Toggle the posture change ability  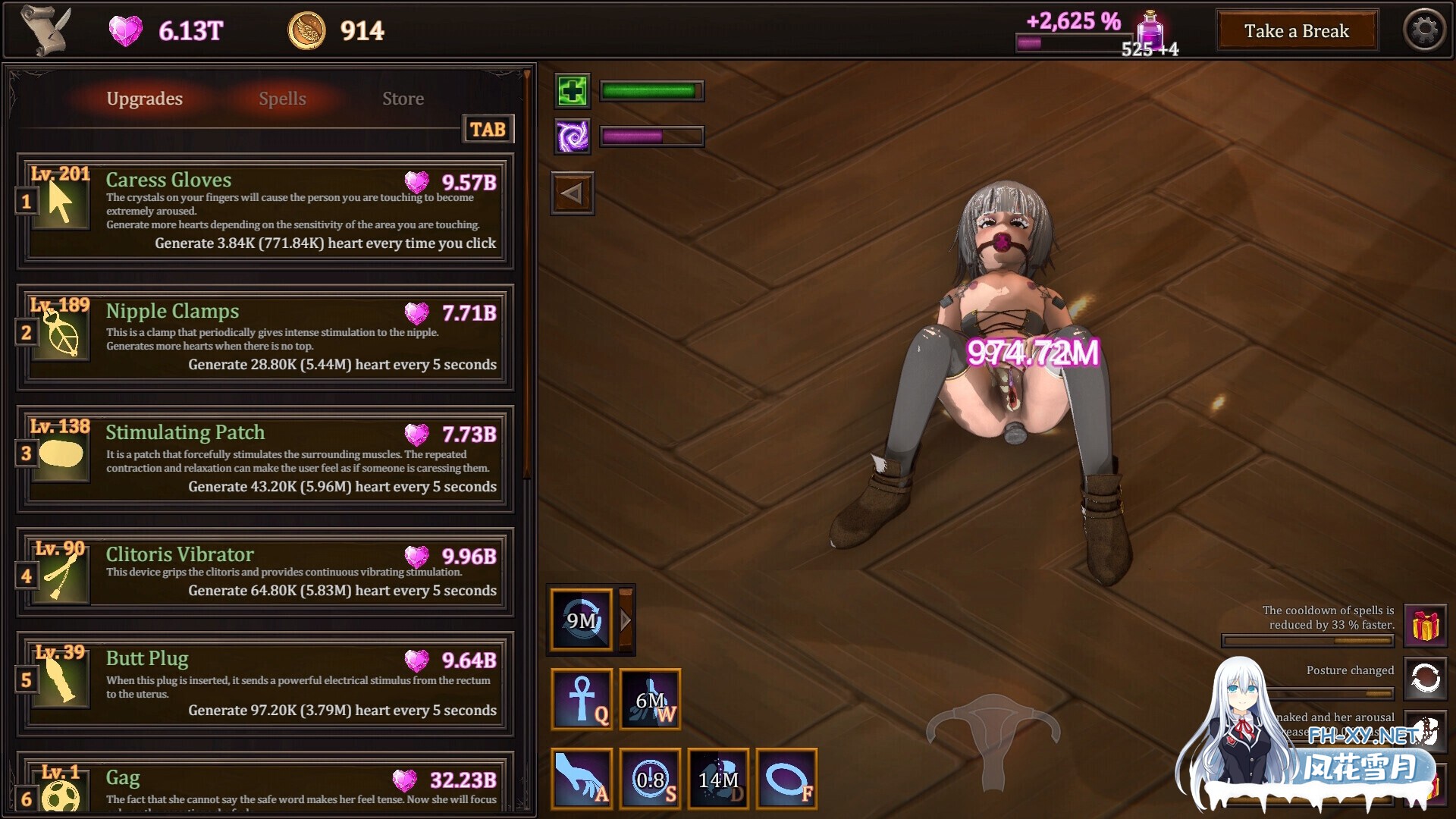click(1426, 679)
